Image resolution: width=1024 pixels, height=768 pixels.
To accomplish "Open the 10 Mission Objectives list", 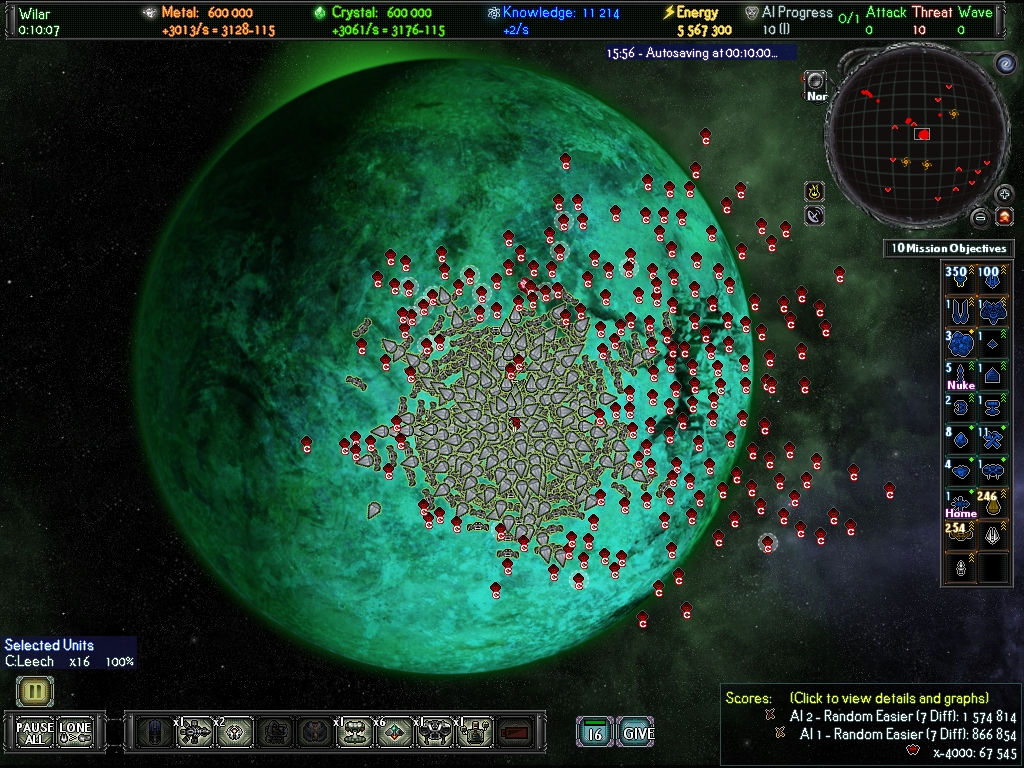I will (x=948, y=248).
